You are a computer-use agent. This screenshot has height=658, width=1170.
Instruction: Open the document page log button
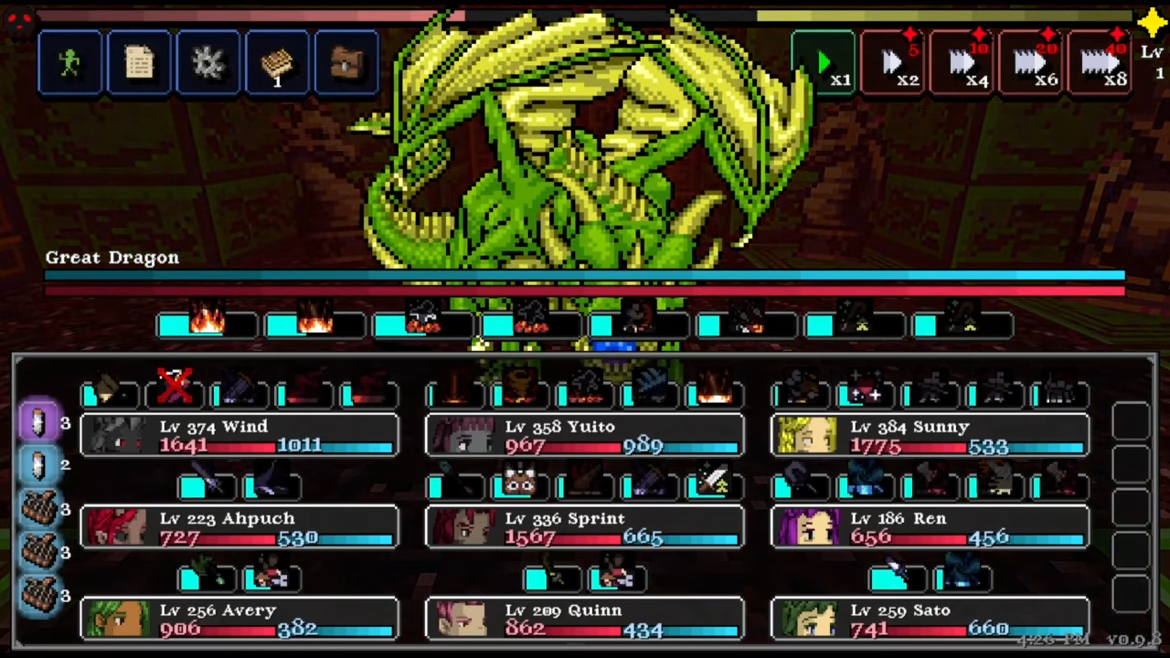click(139, 64)
